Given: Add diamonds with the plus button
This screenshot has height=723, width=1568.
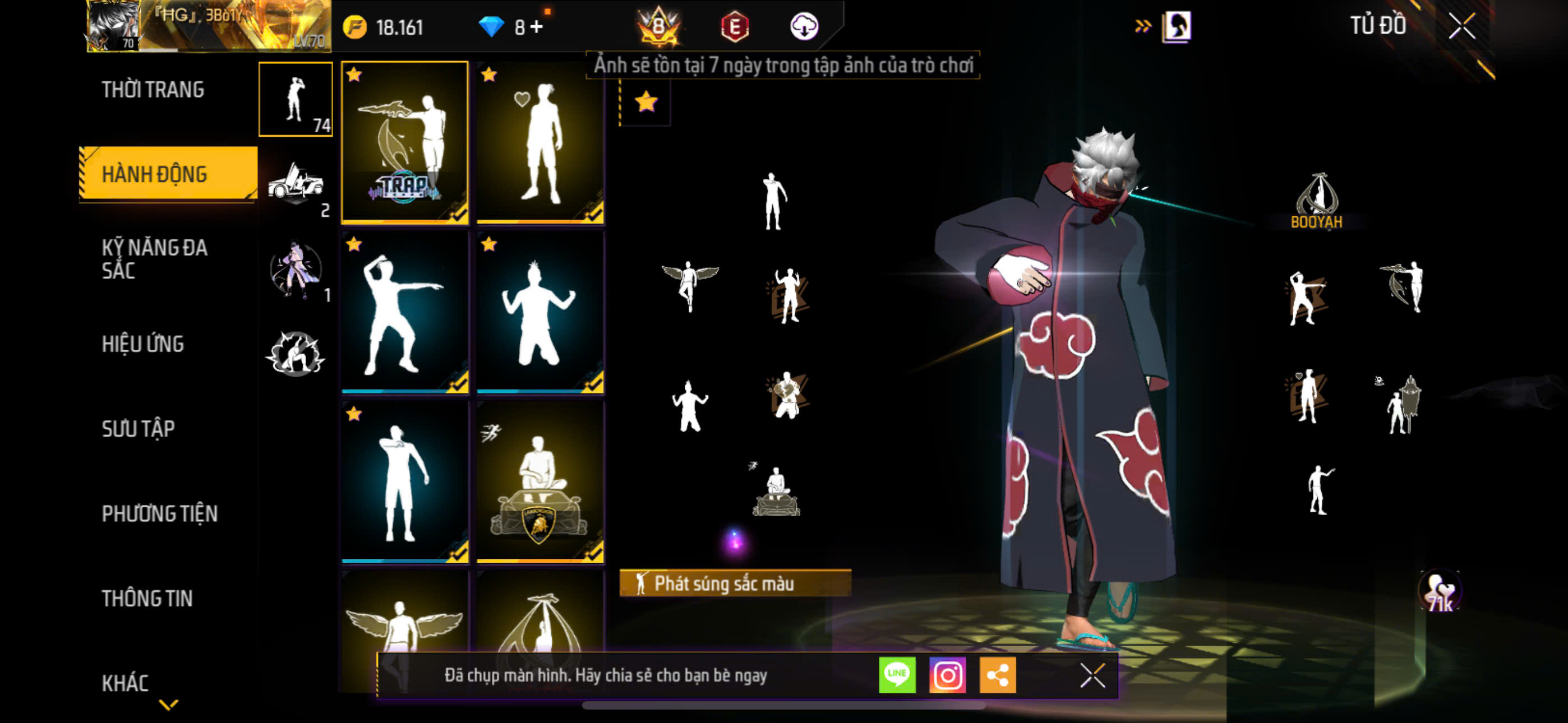Looking at the screenshot, I should point(536,27).
